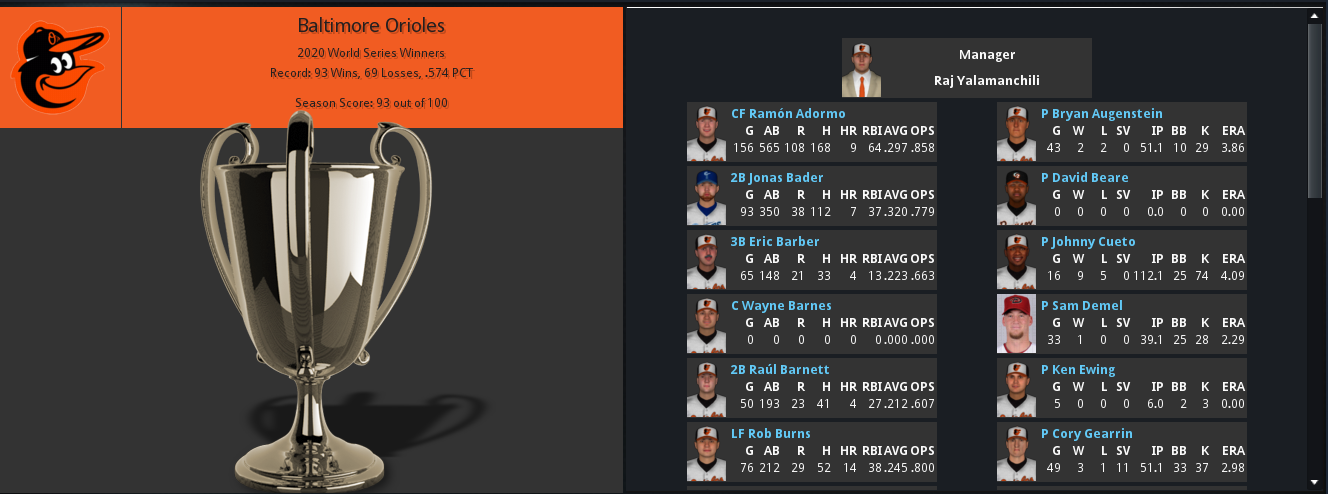Click the scrollbar's up arrow

1315,17
